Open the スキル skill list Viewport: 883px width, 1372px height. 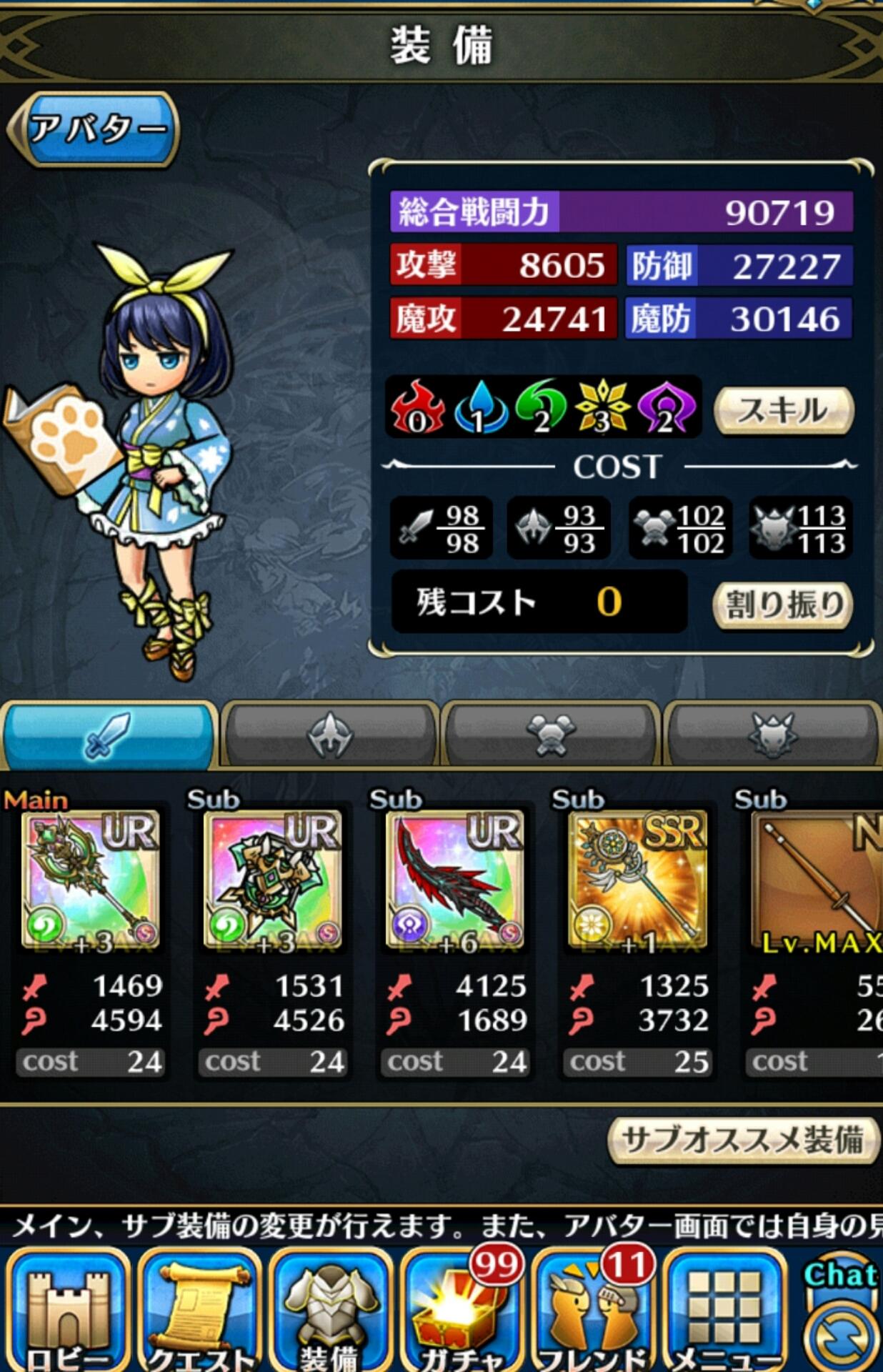(x=784, y=410)
